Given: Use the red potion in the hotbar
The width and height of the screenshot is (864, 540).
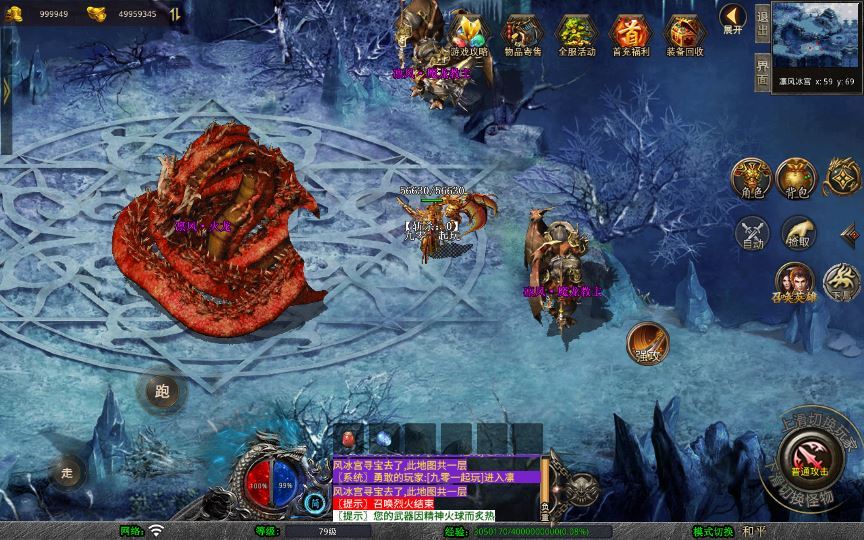Looking at the screenshot, I should click(x=350, y=439).
